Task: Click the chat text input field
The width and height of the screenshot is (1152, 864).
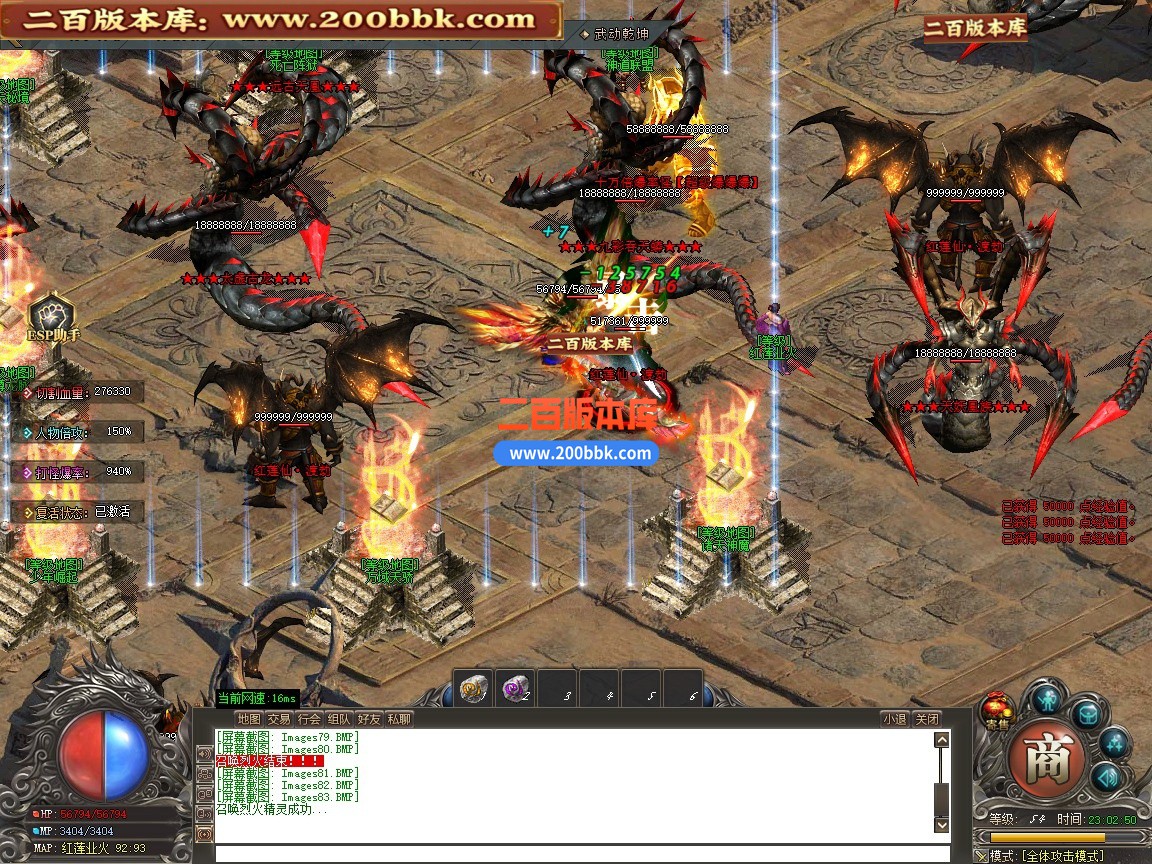Action: 580,854
